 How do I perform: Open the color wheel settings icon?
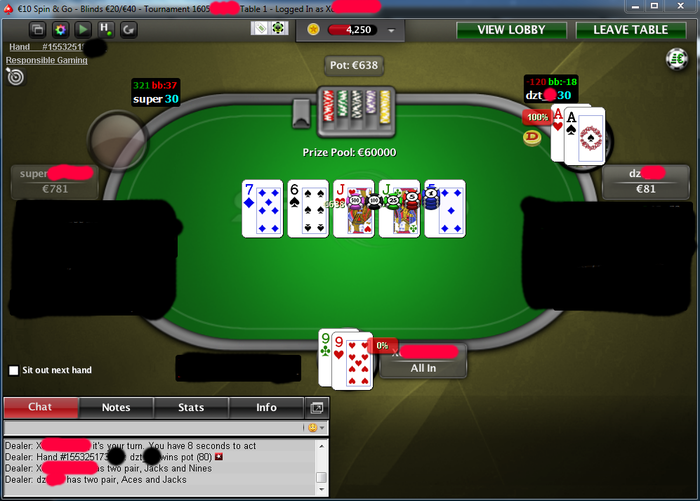coord(59,30)
